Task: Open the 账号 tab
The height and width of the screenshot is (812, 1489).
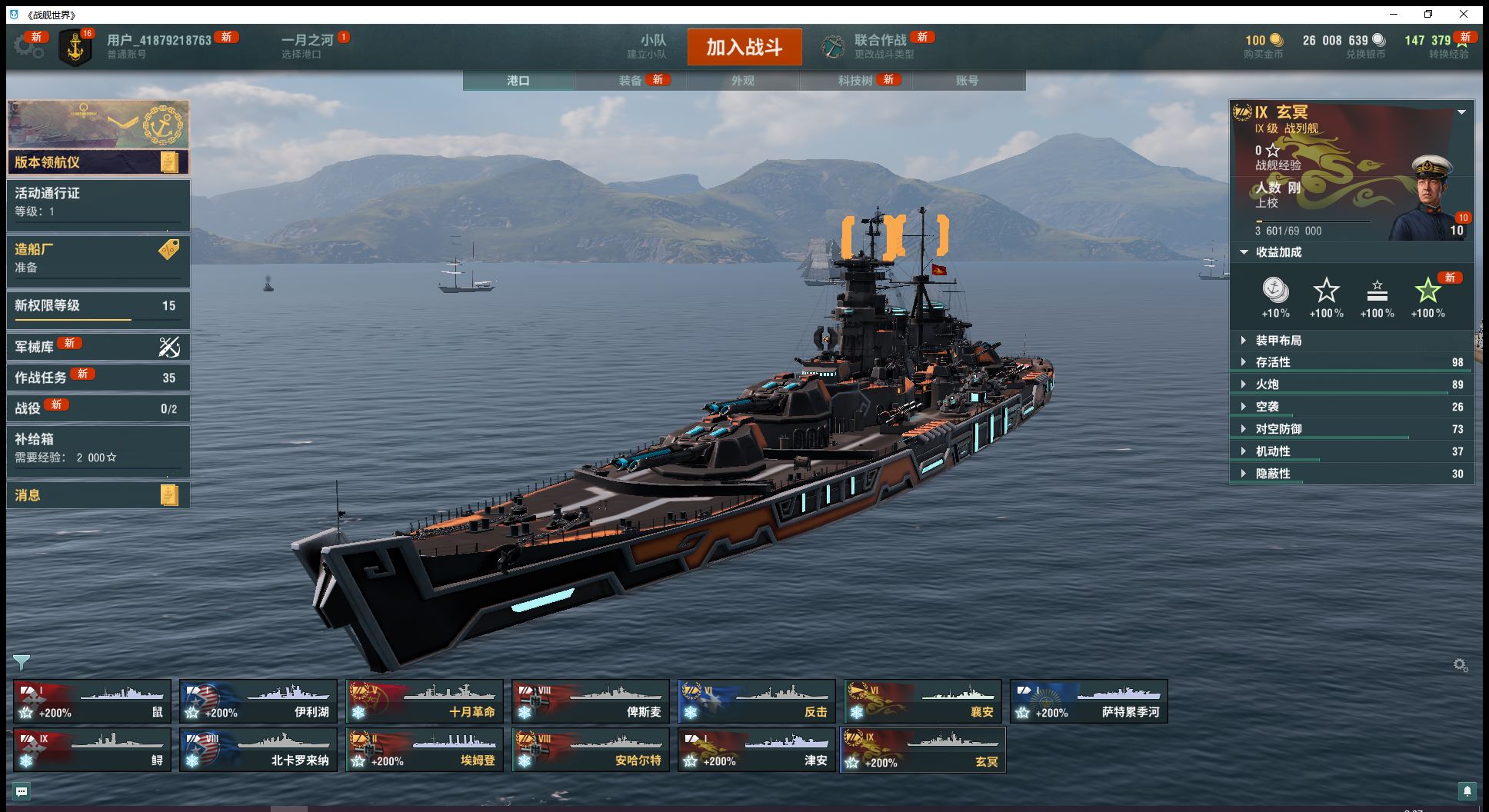Action: [x=967, y=81]
